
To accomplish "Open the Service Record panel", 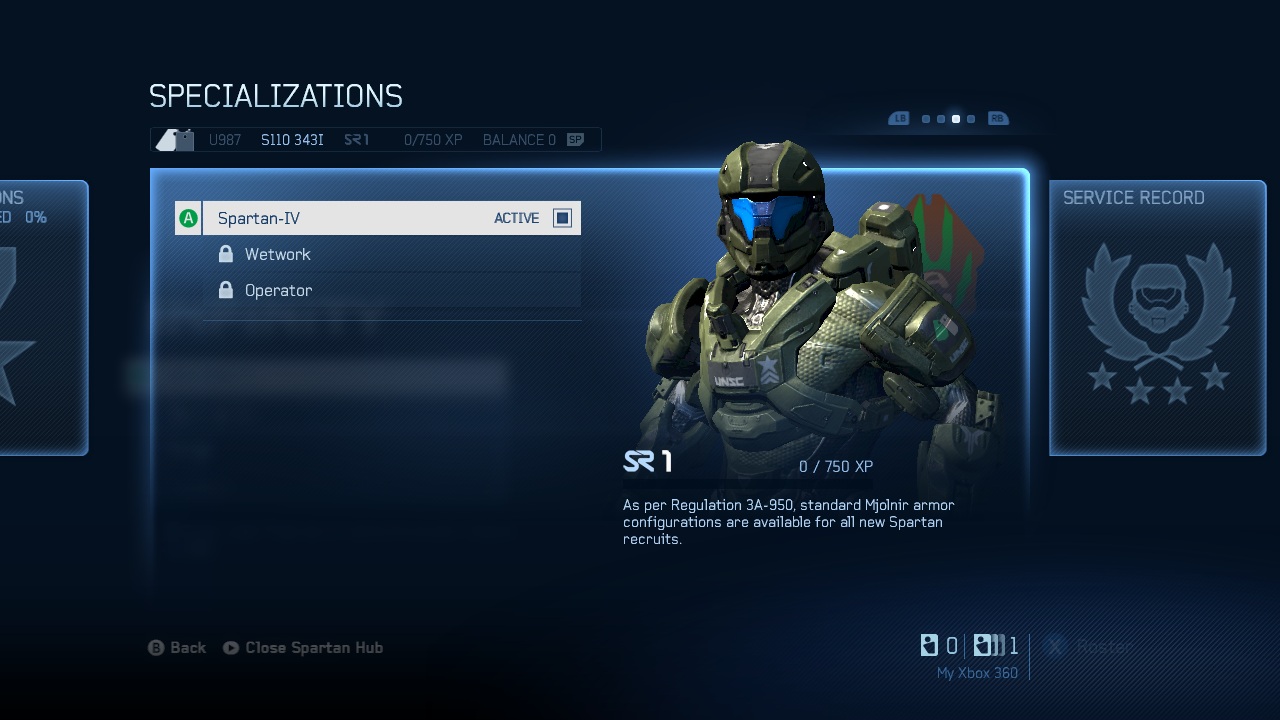I will pyautogui.click(x=1157, y=318).
